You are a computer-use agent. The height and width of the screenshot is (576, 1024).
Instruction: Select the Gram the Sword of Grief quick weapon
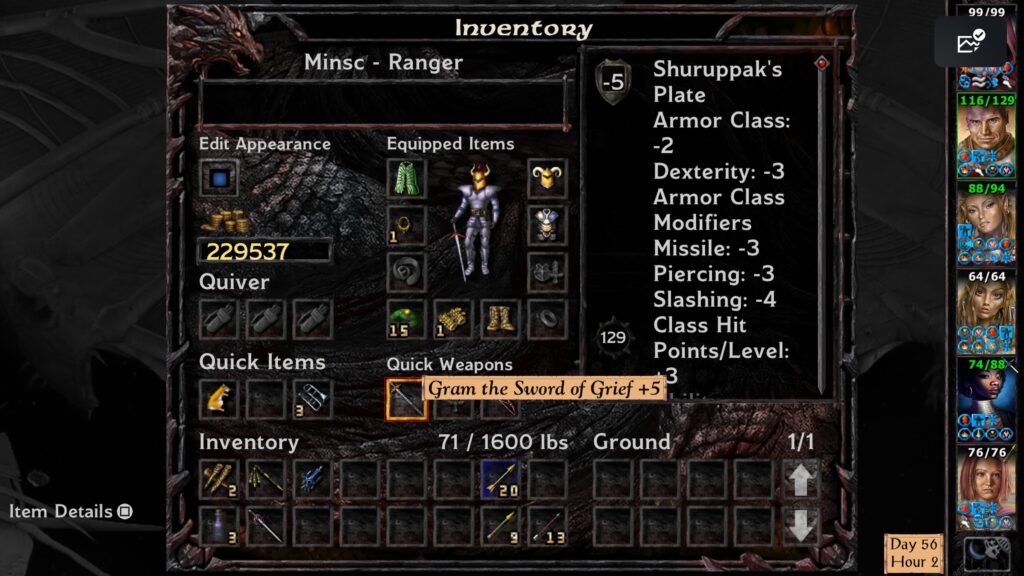point(405,398)
